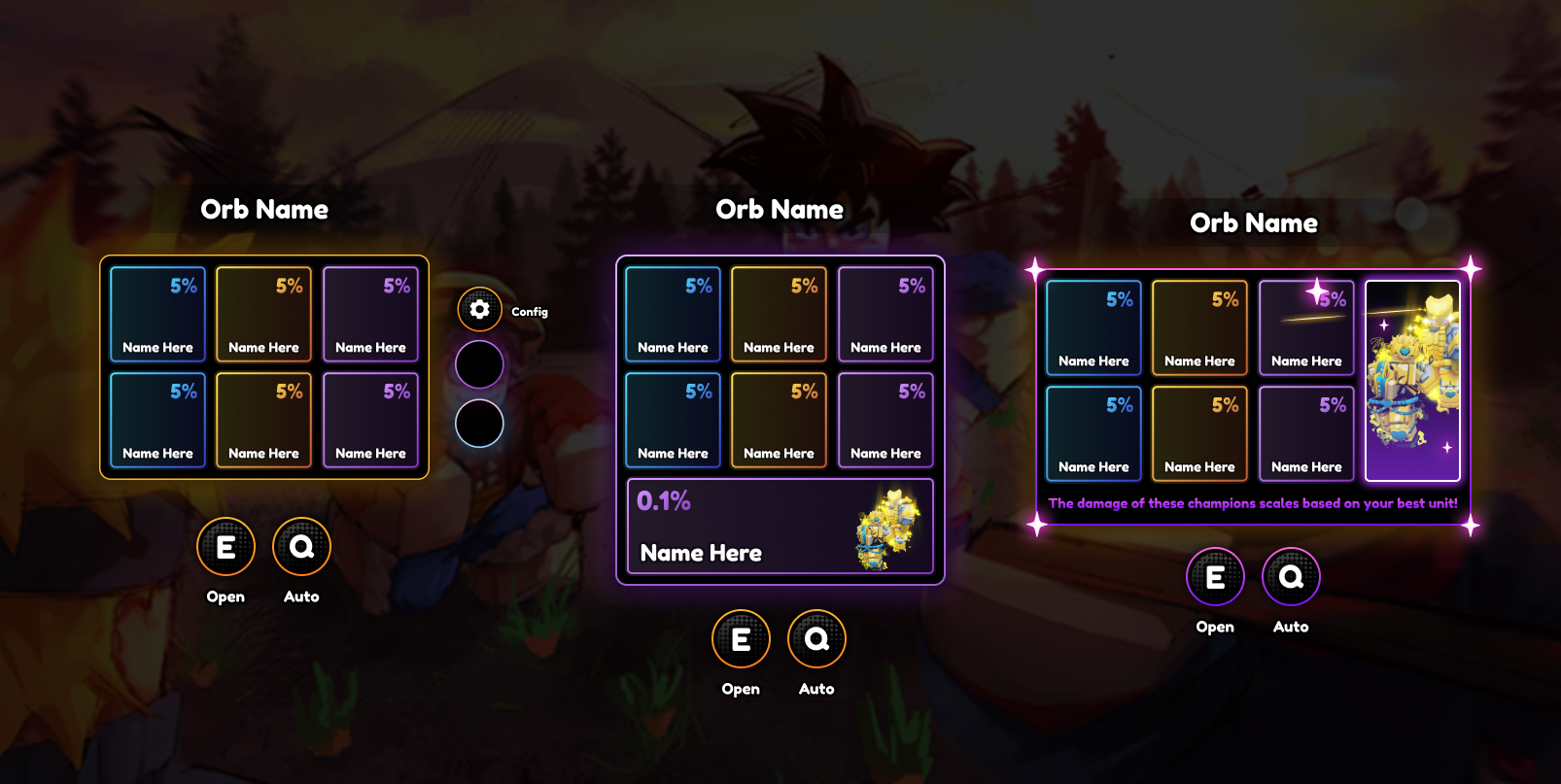The image size is (1561, 784).
Task: Select the purple slot marked with a sparkle
Action: 1305,327
